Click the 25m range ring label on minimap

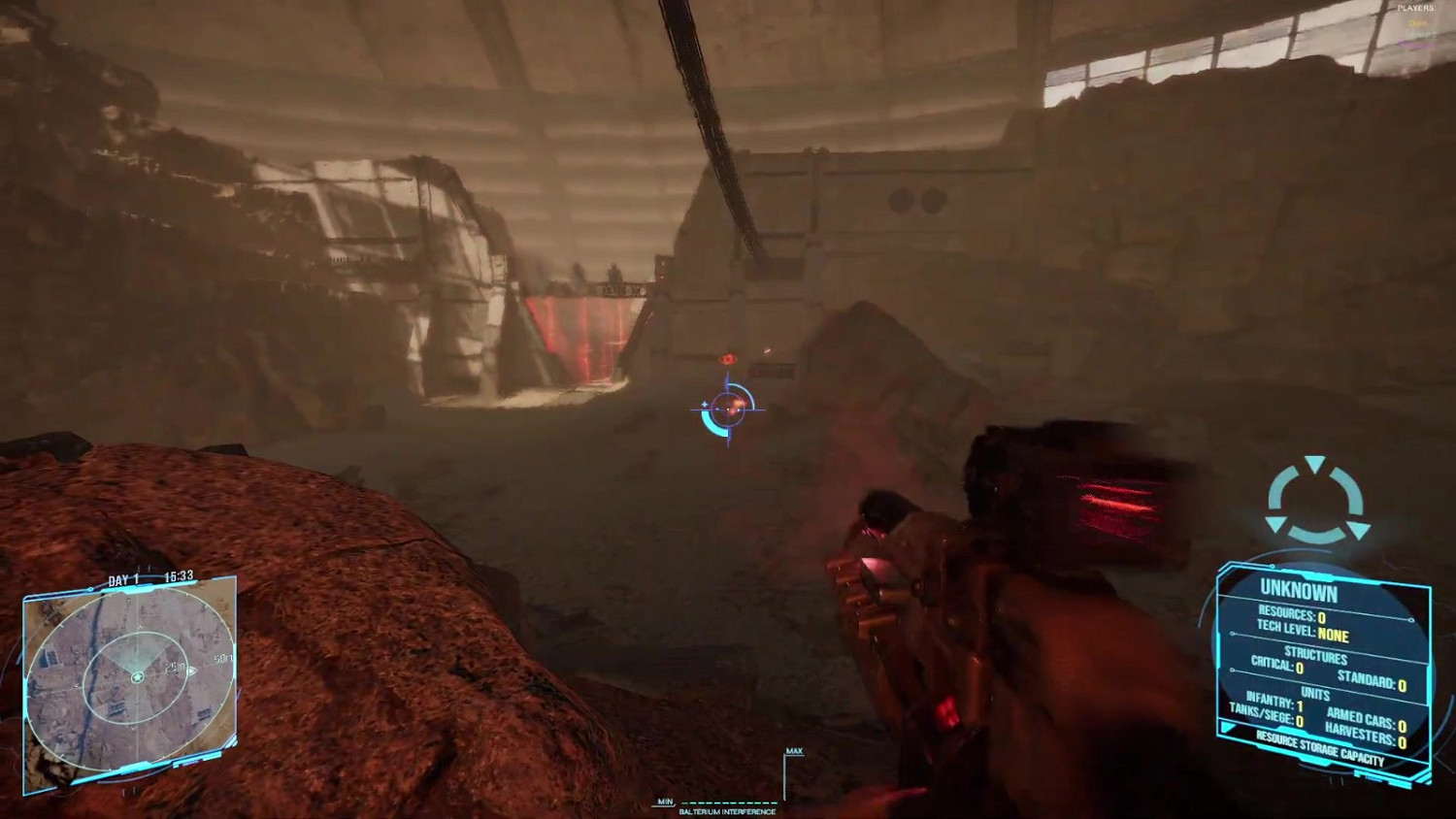point(173,667)
